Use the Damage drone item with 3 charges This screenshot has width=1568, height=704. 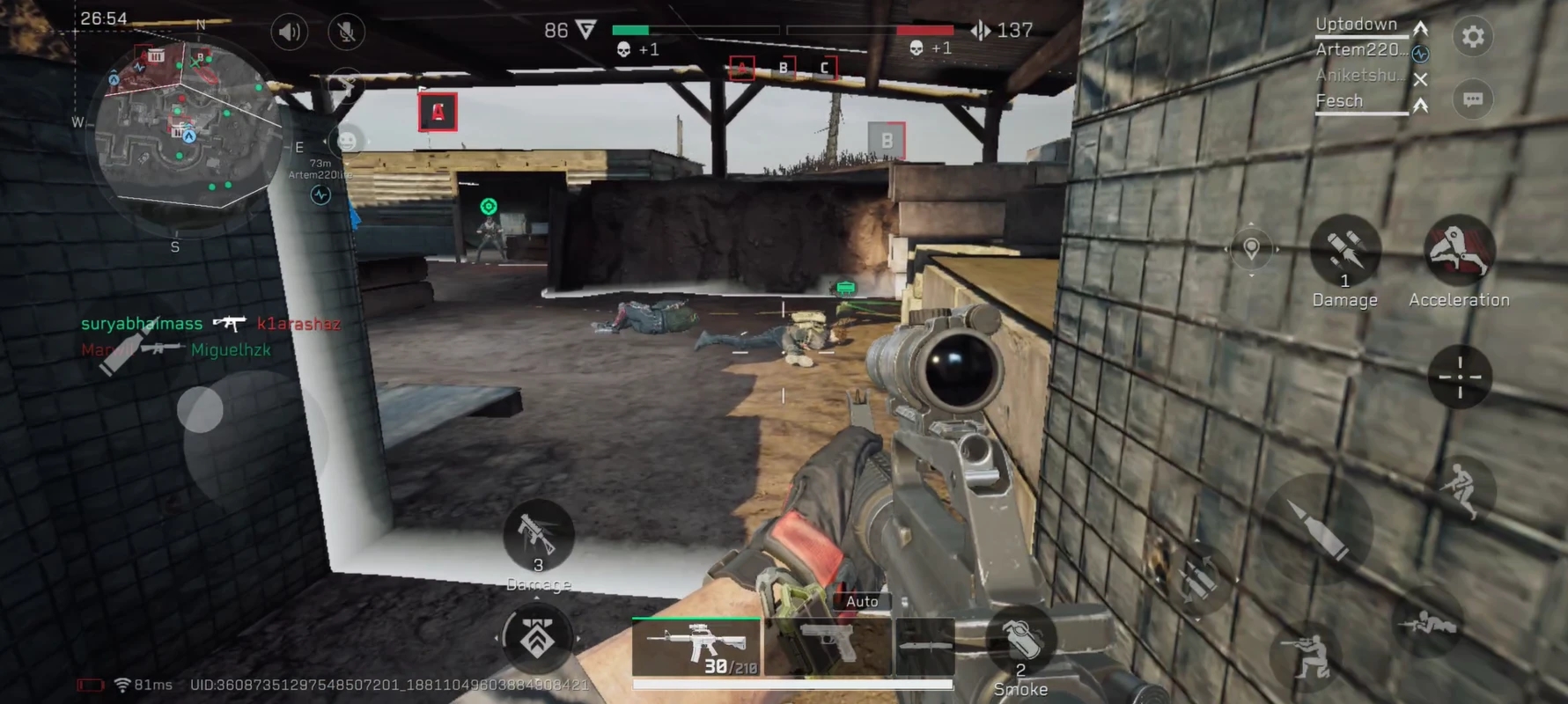[538, 535]
